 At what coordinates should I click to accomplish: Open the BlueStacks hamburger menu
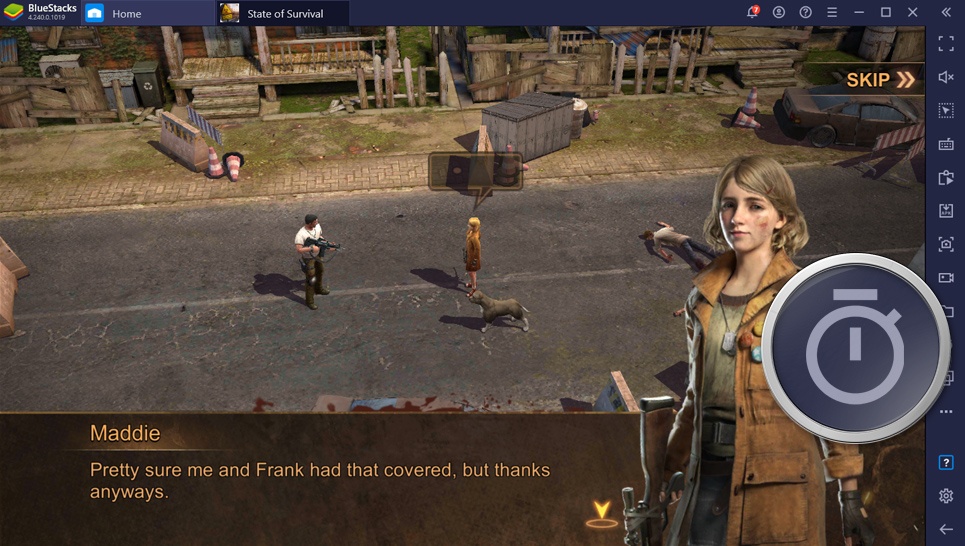click(832, 12)
